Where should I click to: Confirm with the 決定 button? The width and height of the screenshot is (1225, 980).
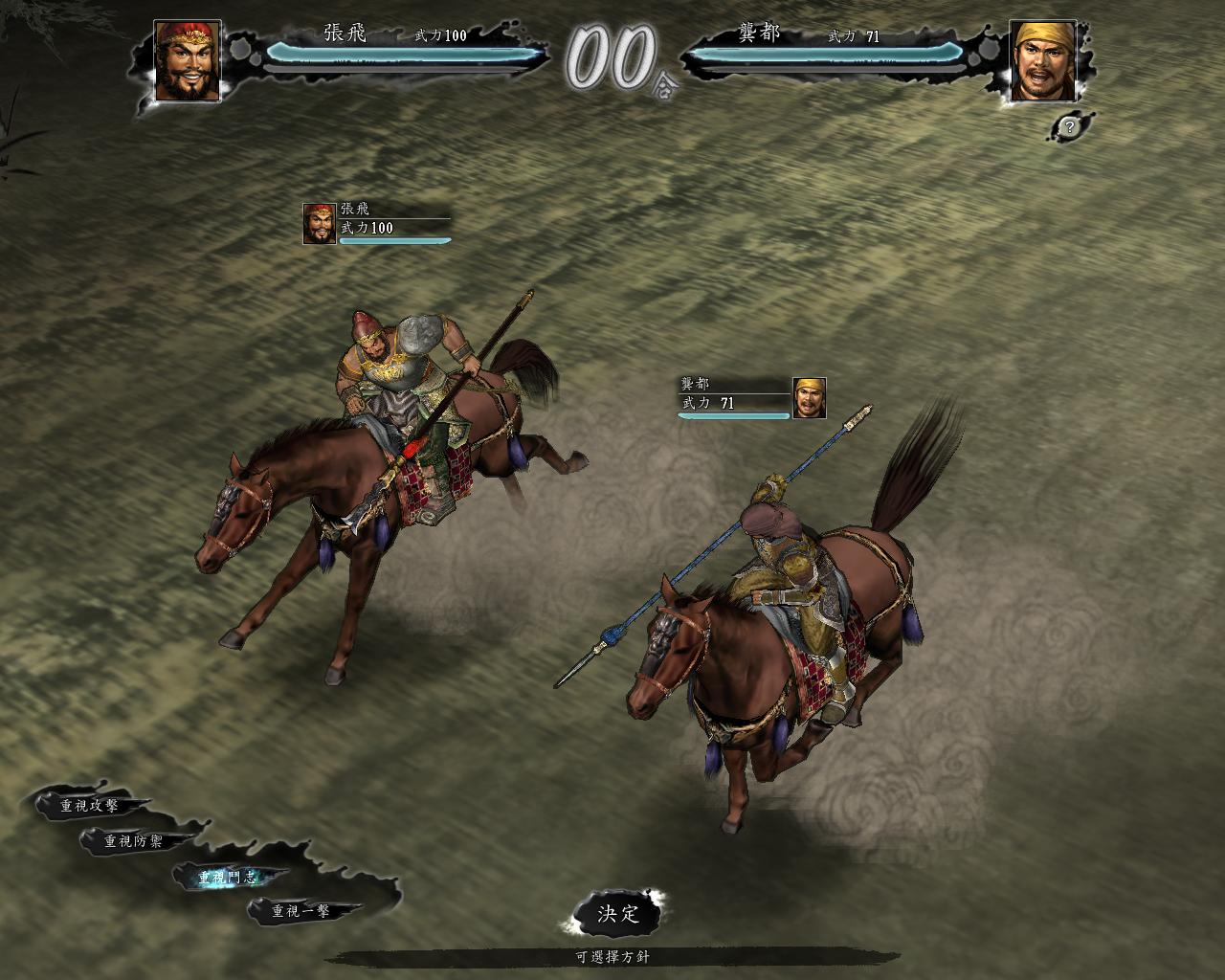617,913
